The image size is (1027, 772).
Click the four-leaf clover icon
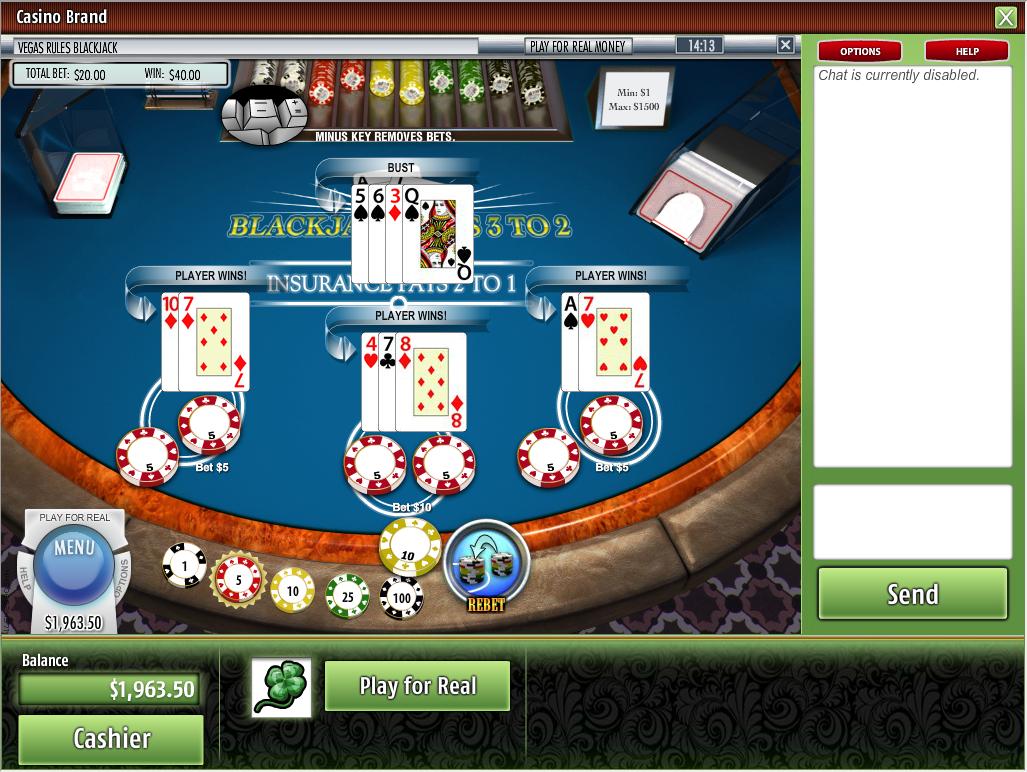pos(281,688)
